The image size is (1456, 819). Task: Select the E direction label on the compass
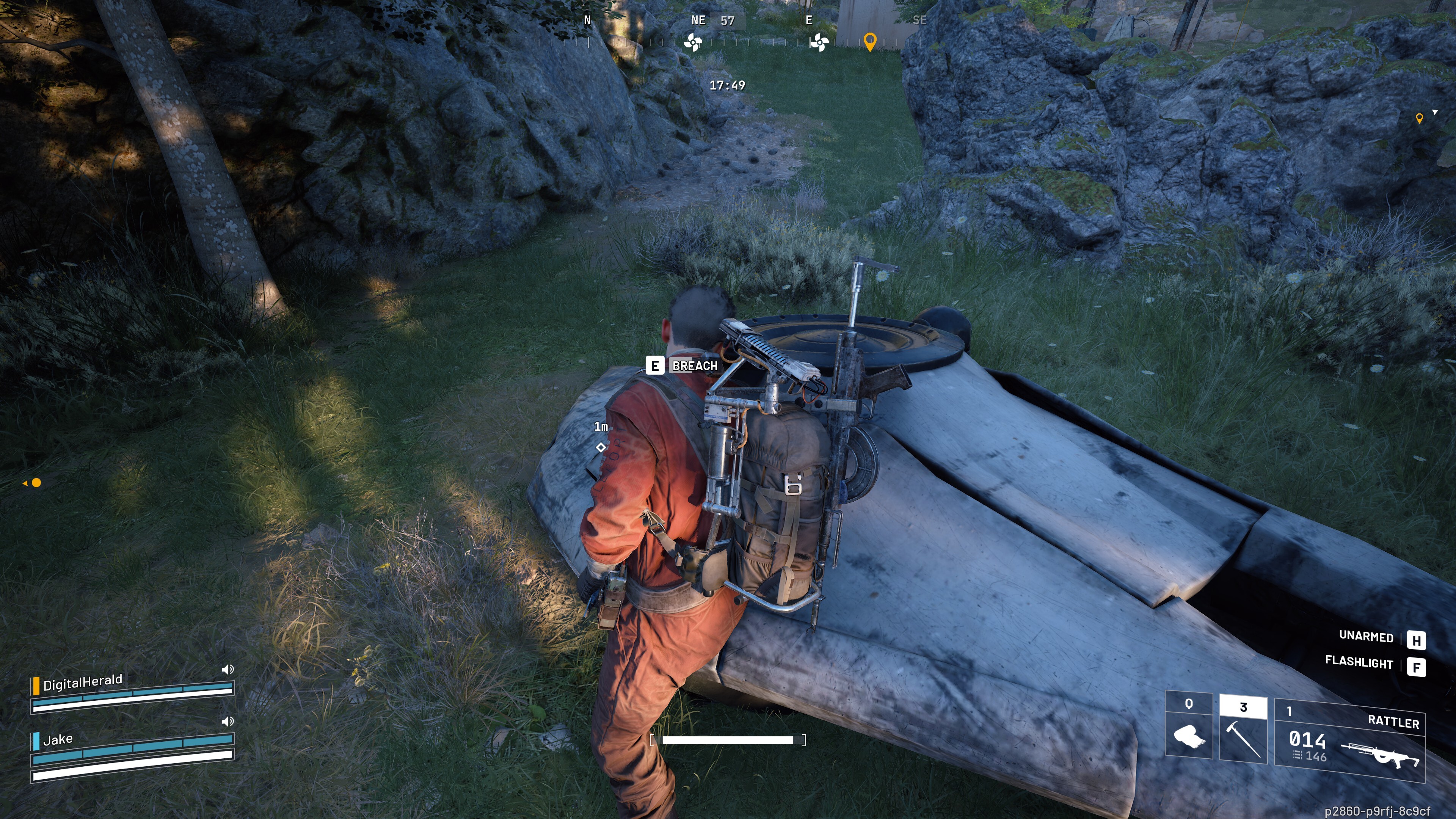coord(810,20)
